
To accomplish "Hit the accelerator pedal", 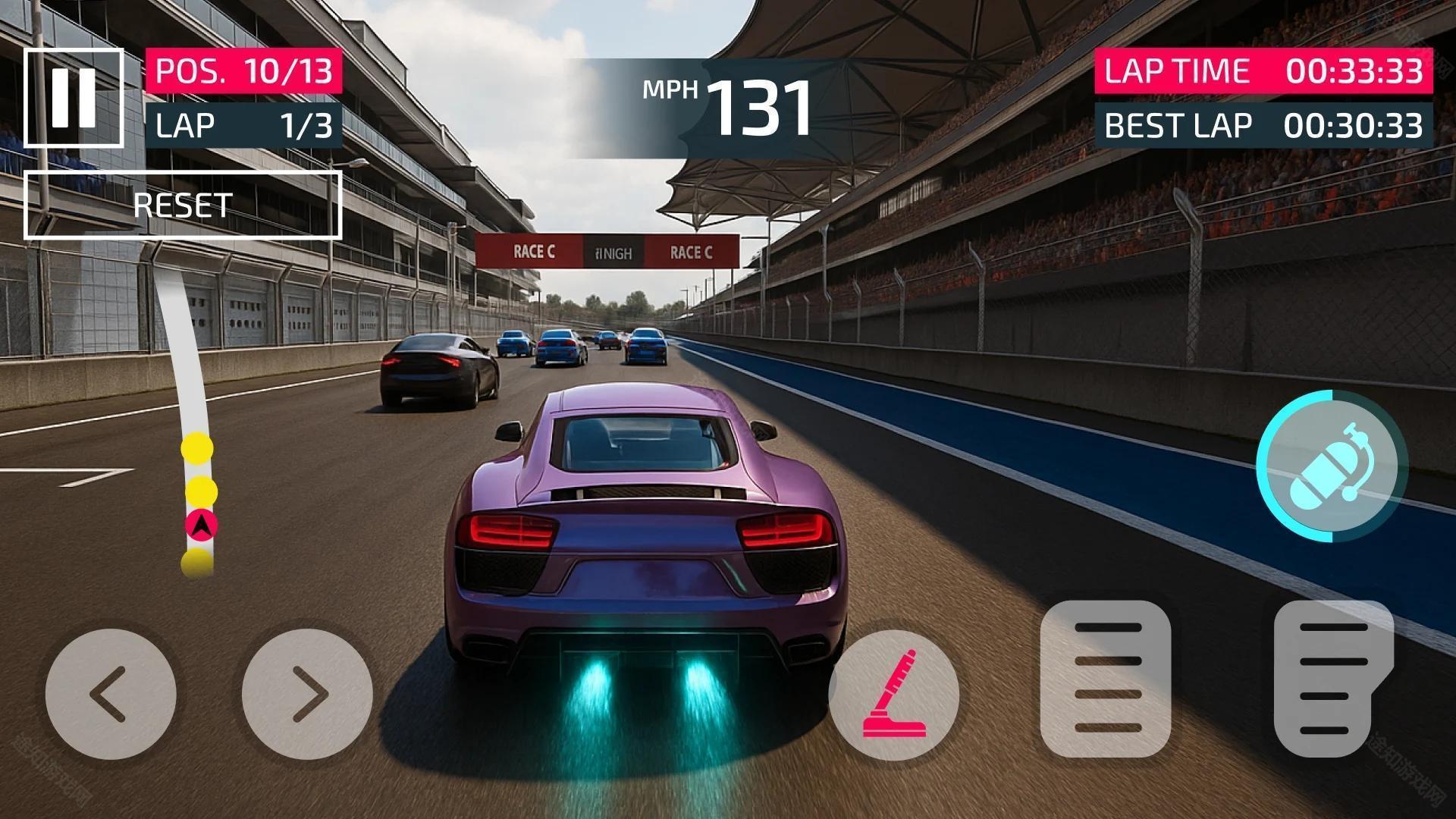I will coord(1334,679).
